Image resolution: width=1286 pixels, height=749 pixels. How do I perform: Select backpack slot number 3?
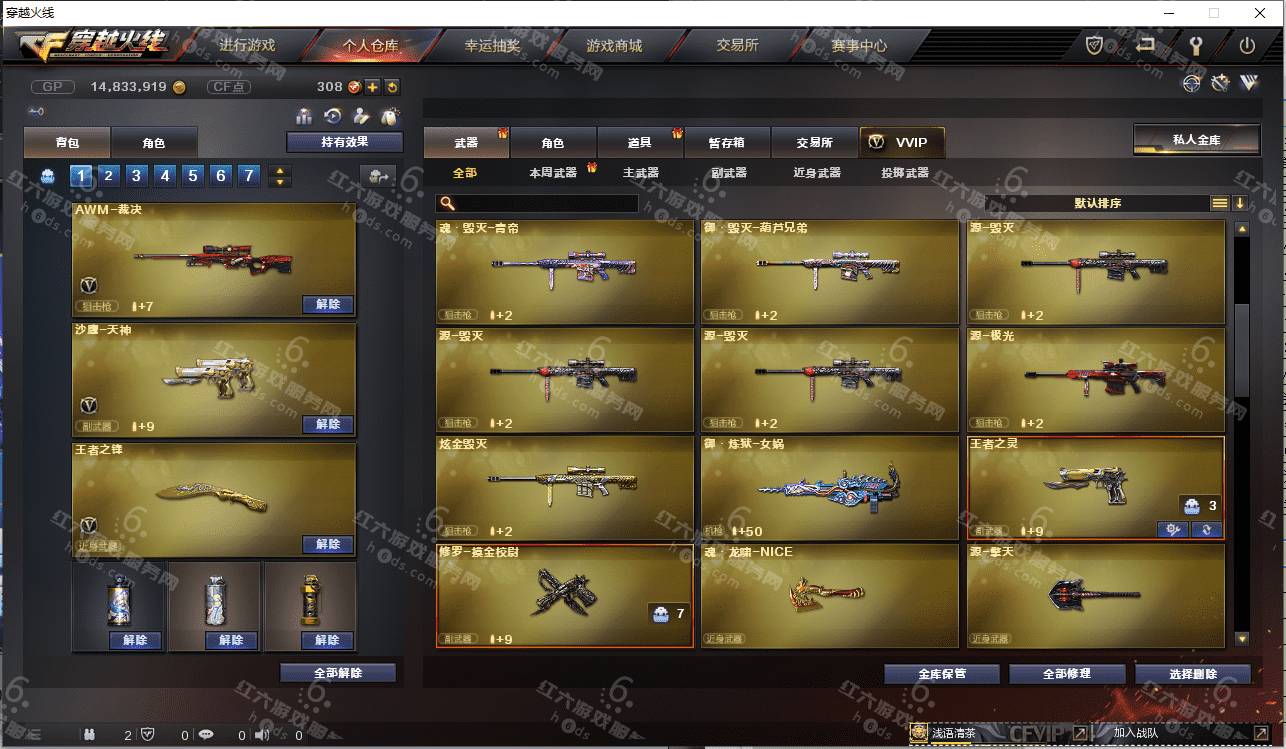point(137,176)
